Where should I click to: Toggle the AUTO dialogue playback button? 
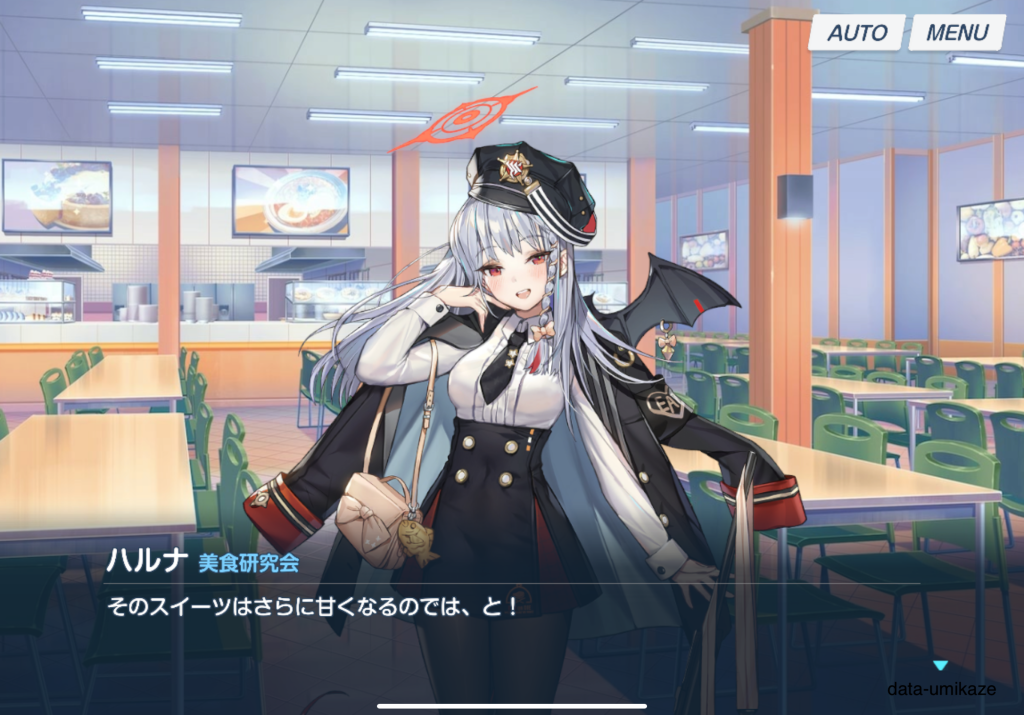click(x=857, y=32)
